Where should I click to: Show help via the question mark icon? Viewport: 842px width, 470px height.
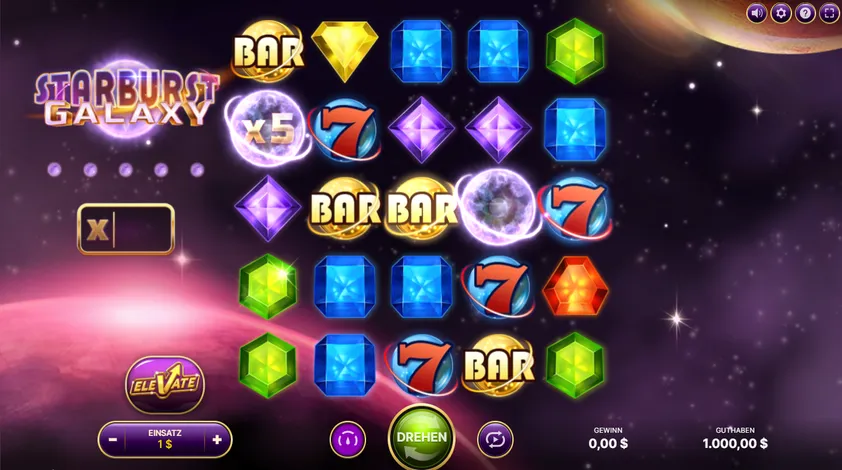[805, 13]
